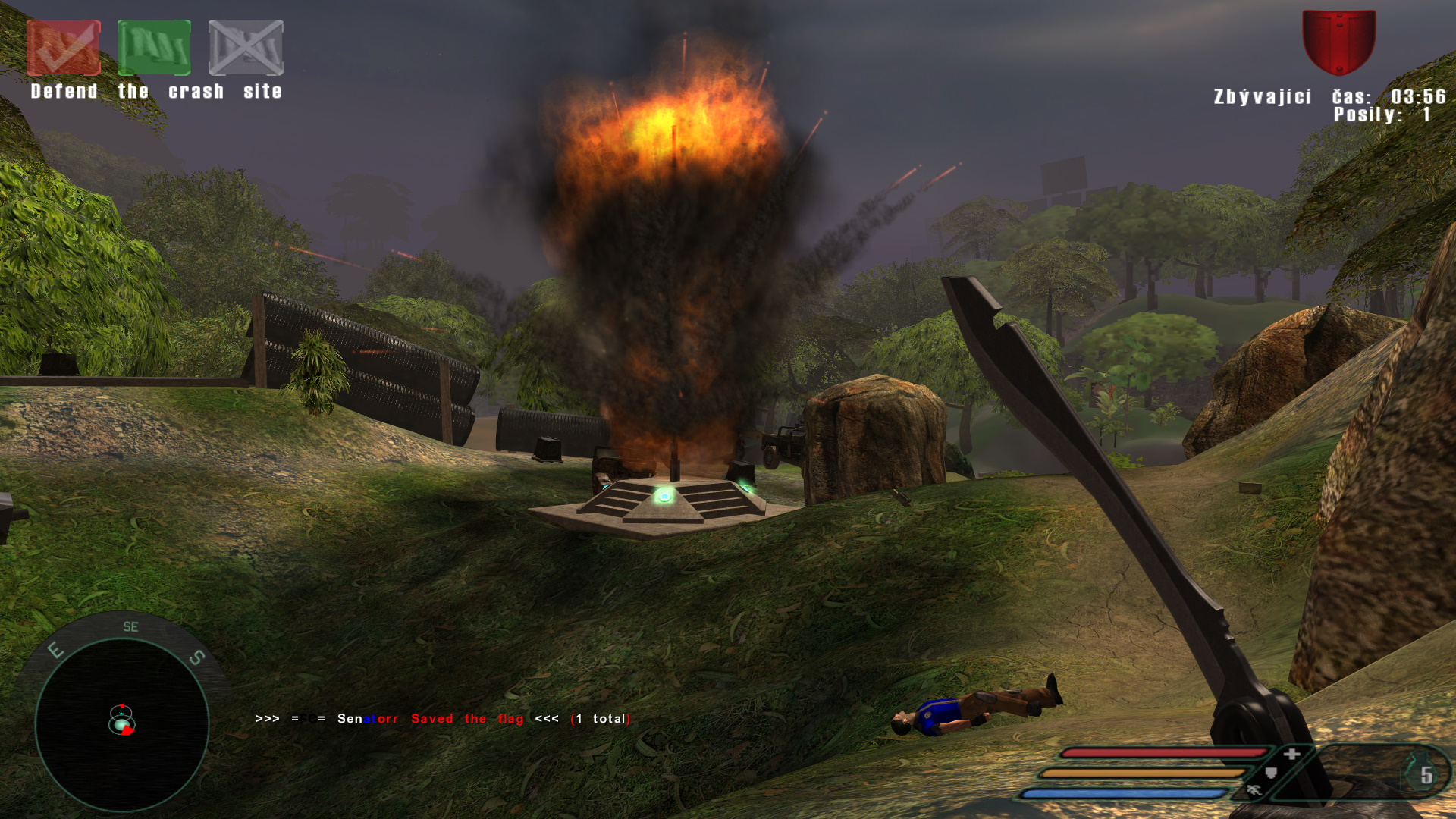Click the health cross icon
1456x819 pixels.
coord(1292,753)
